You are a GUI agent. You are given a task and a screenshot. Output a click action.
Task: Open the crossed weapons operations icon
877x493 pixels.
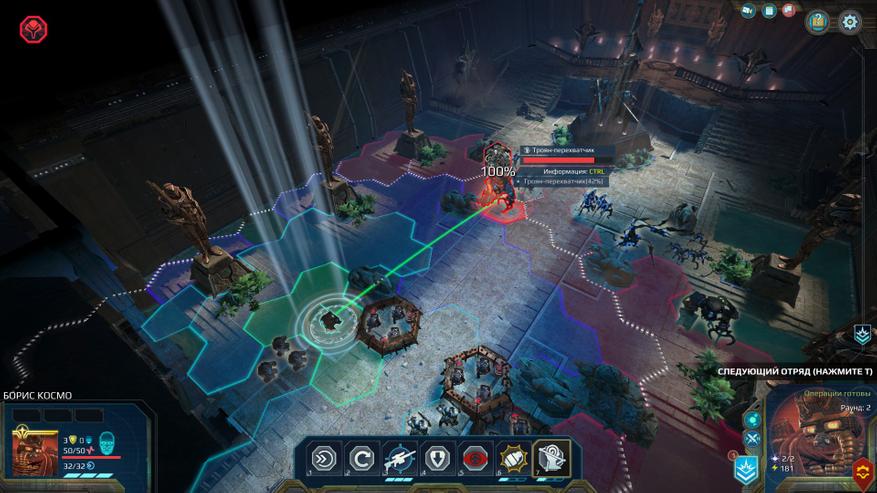click(752, 438)
